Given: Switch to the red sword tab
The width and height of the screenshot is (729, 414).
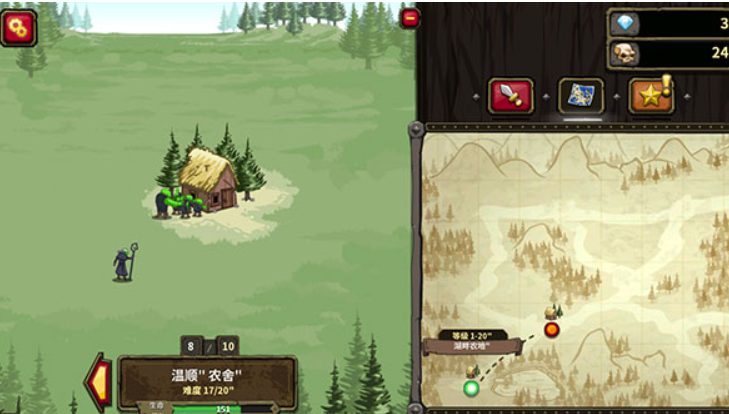Looking at the screenshot, I should [x=510, y=96].
